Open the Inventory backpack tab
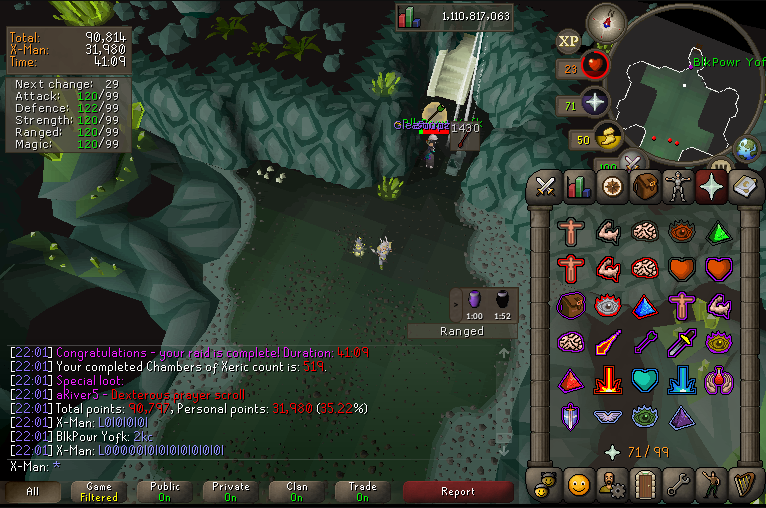 point(645,186)
